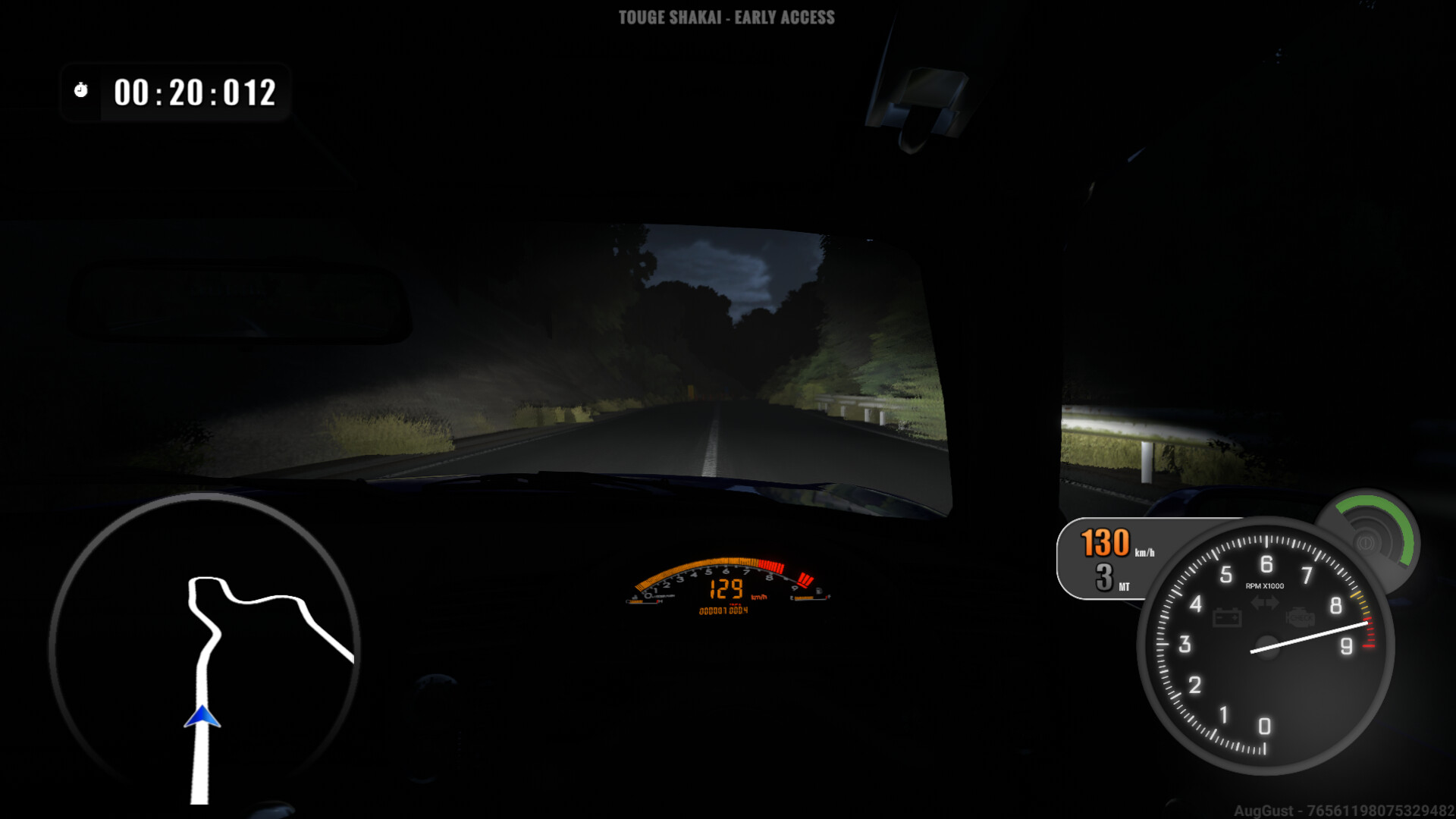Click the stopwatch icon beside the timer
1456x819 pixels.
point(80,89)
